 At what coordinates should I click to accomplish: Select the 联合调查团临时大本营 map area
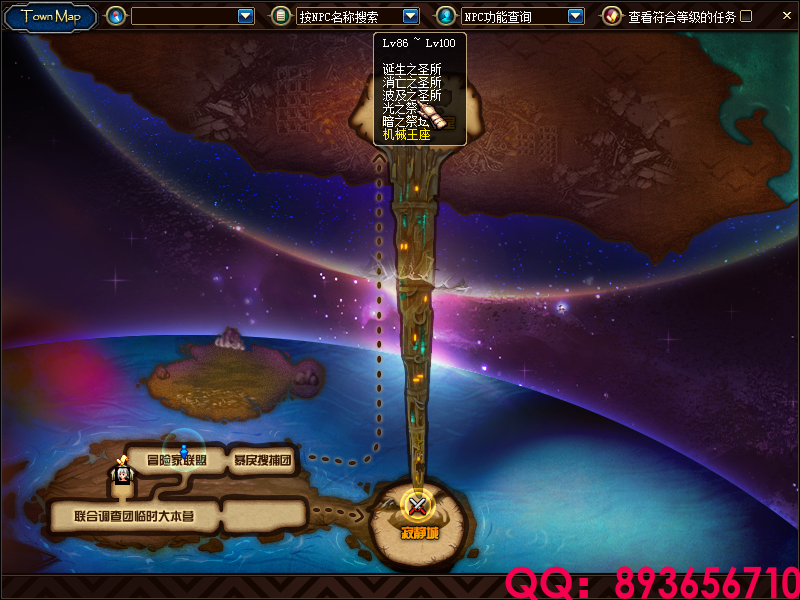coord(134,517)
